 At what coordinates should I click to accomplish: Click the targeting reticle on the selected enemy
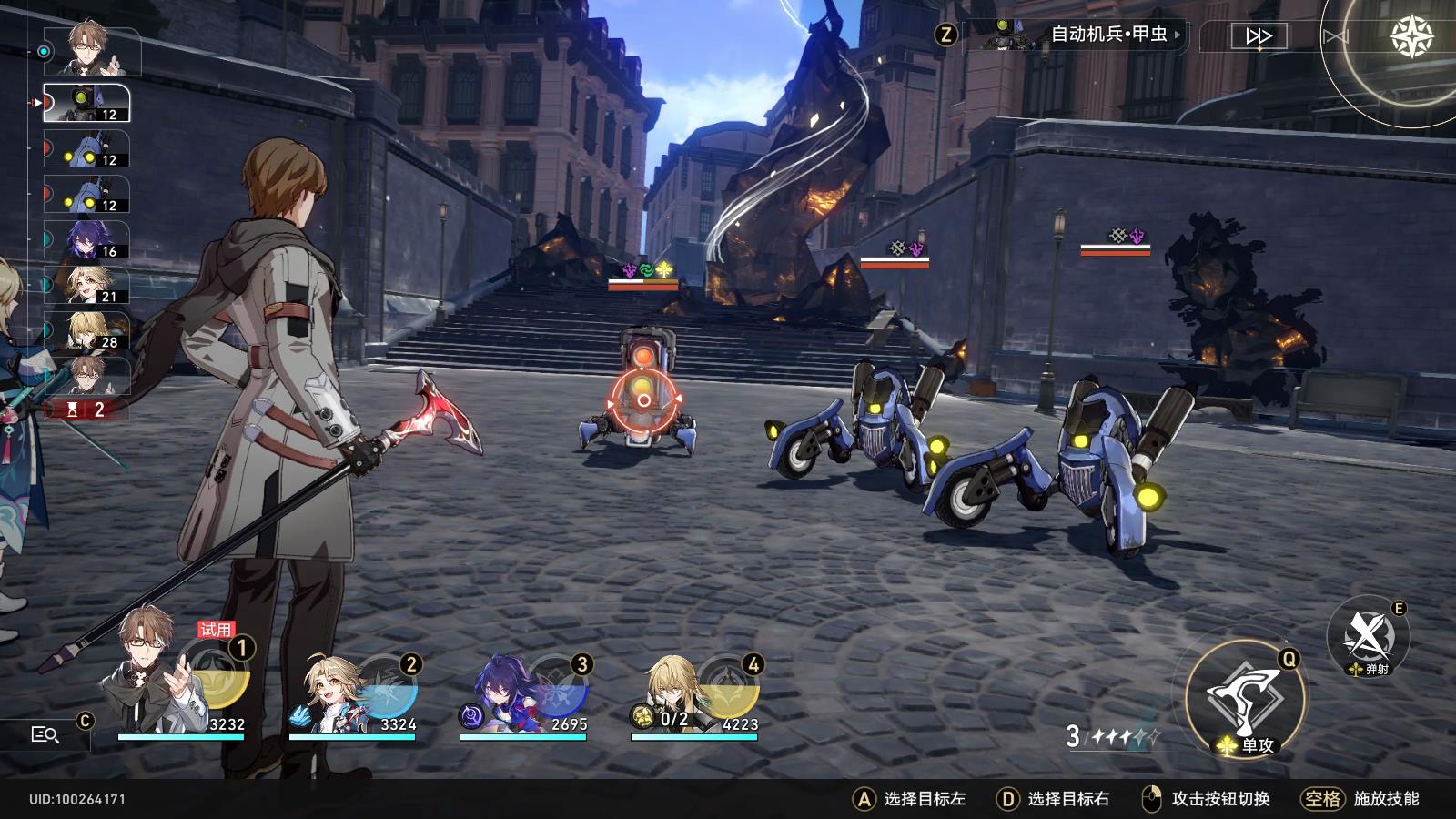[643, 399]
